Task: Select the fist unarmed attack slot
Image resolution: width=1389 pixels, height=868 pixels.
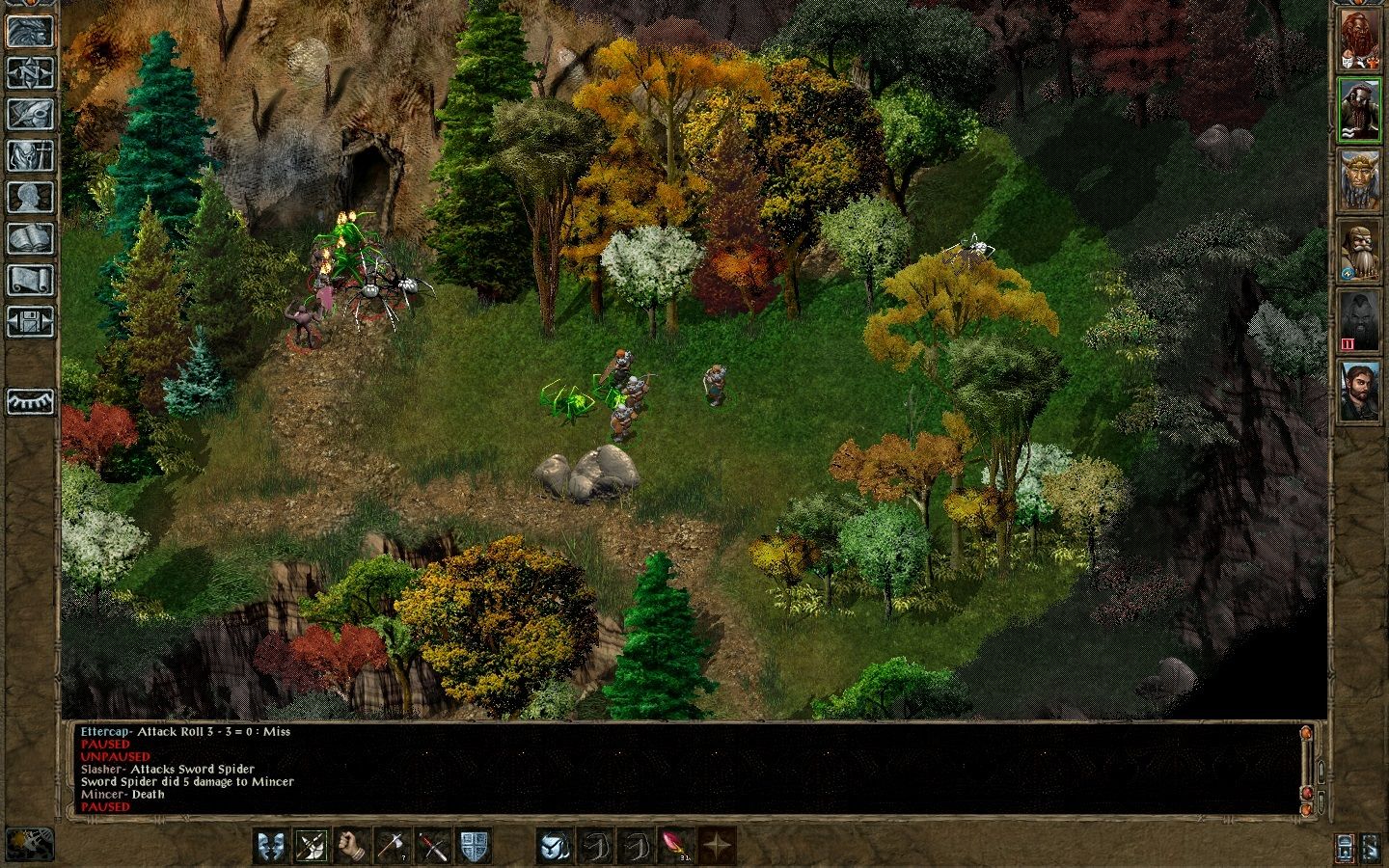Action: click(353, 846)
